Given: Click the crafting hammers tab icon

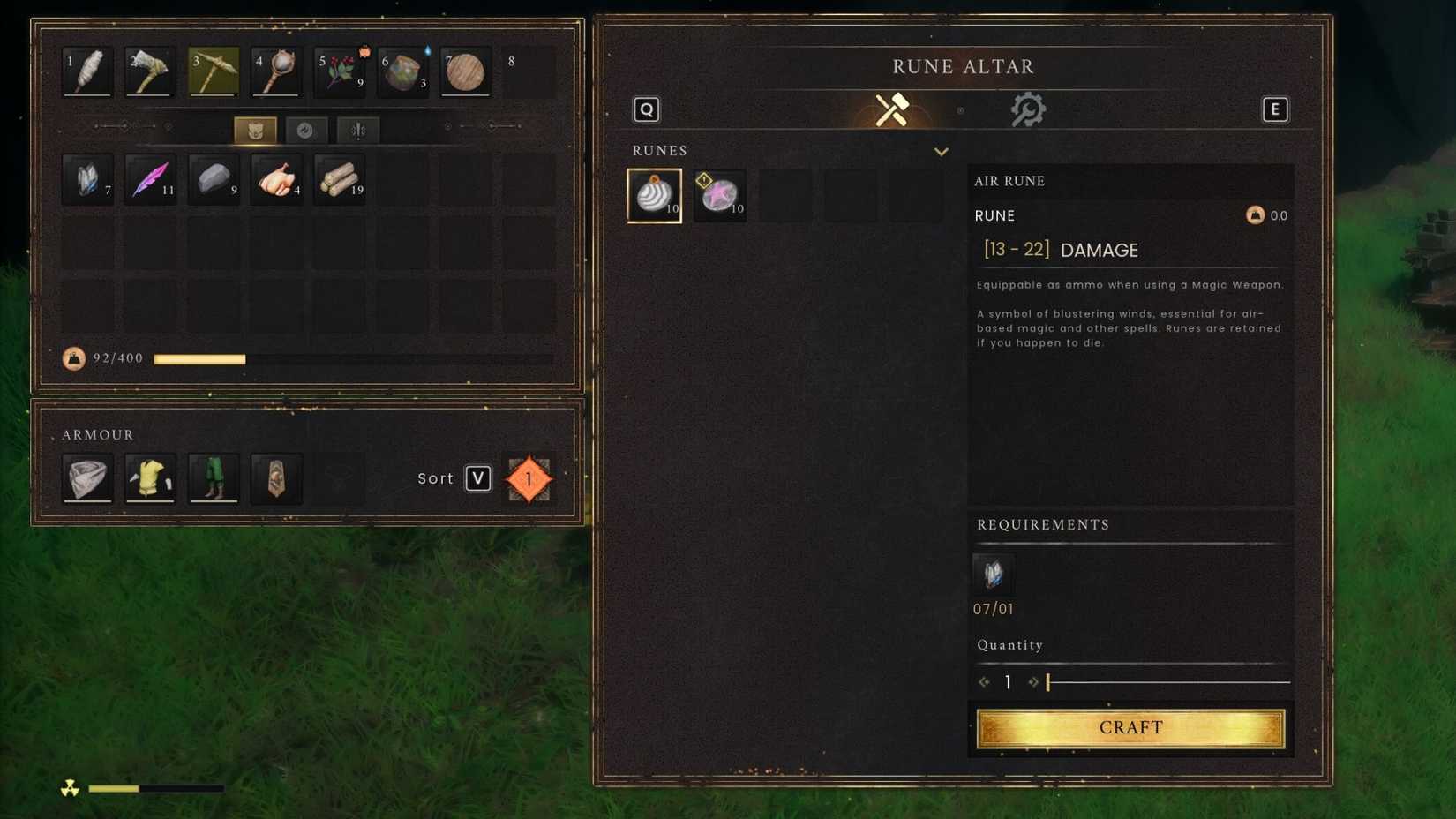Looking at the screenshot, I should click(x=891, y=109).
